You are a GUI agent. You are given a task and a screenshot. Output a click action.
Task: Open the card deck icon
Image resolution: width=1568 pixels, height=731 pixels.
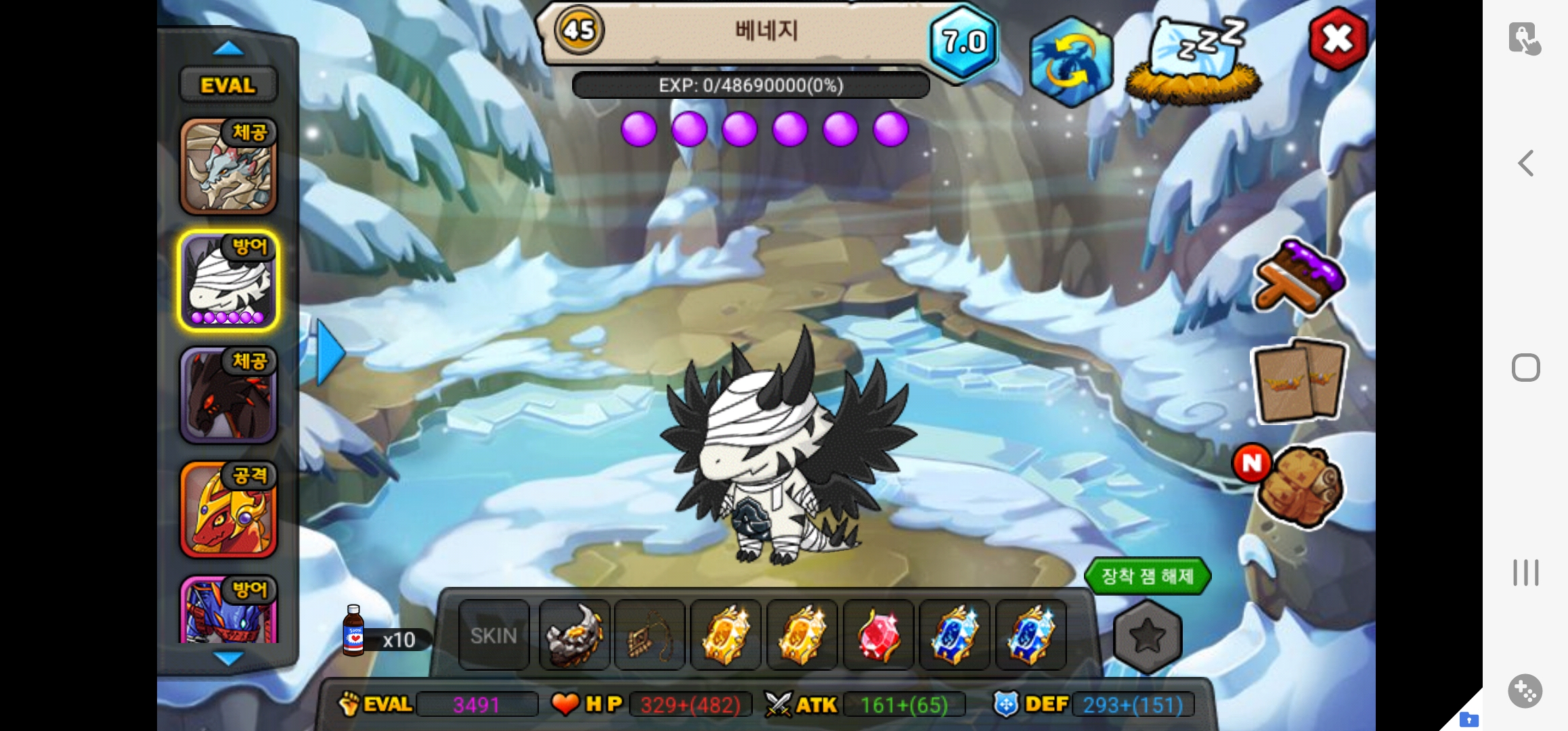point(1299,380)
